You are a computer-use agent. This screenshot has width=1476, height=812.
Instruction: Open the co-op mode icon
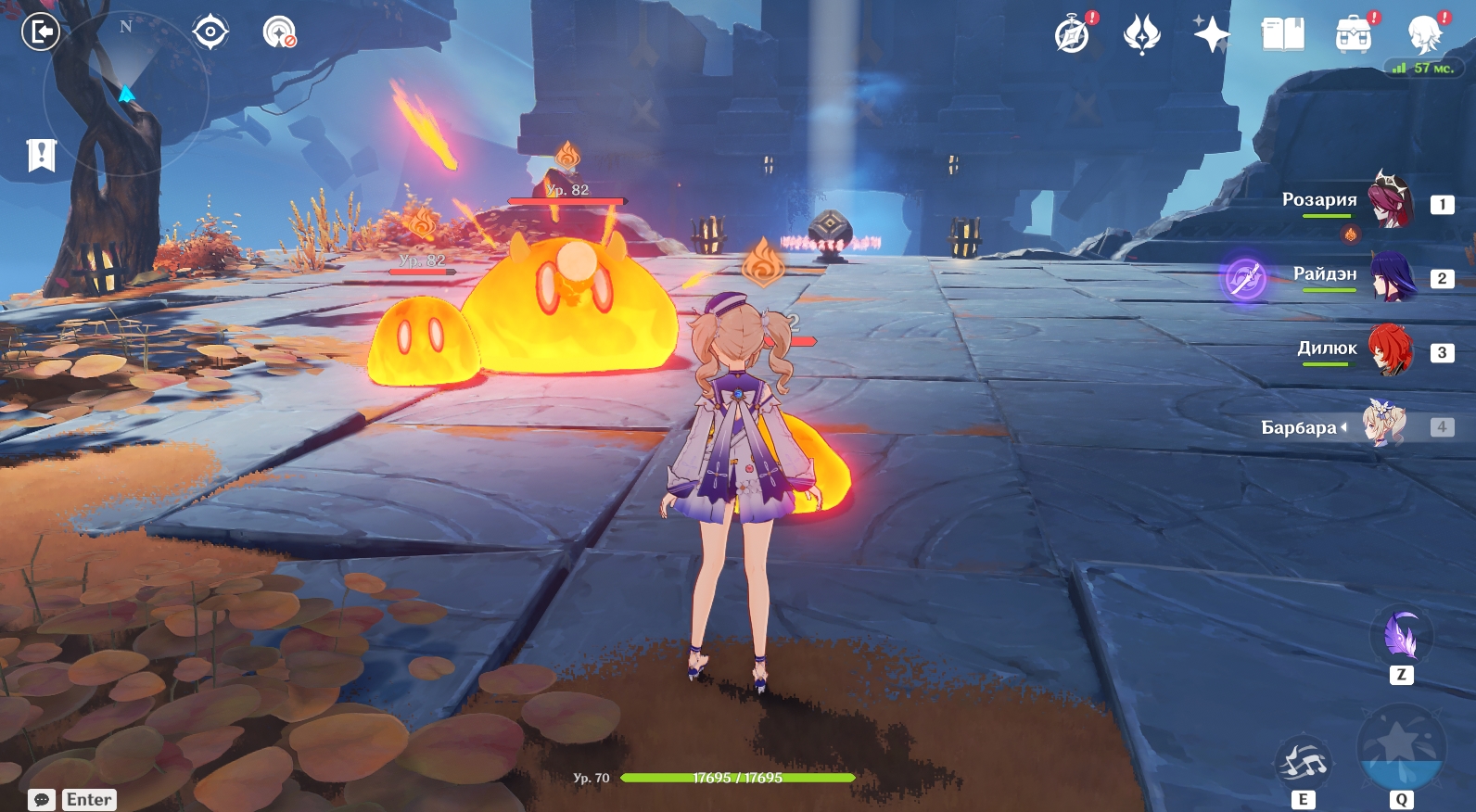tap(278, 32)
